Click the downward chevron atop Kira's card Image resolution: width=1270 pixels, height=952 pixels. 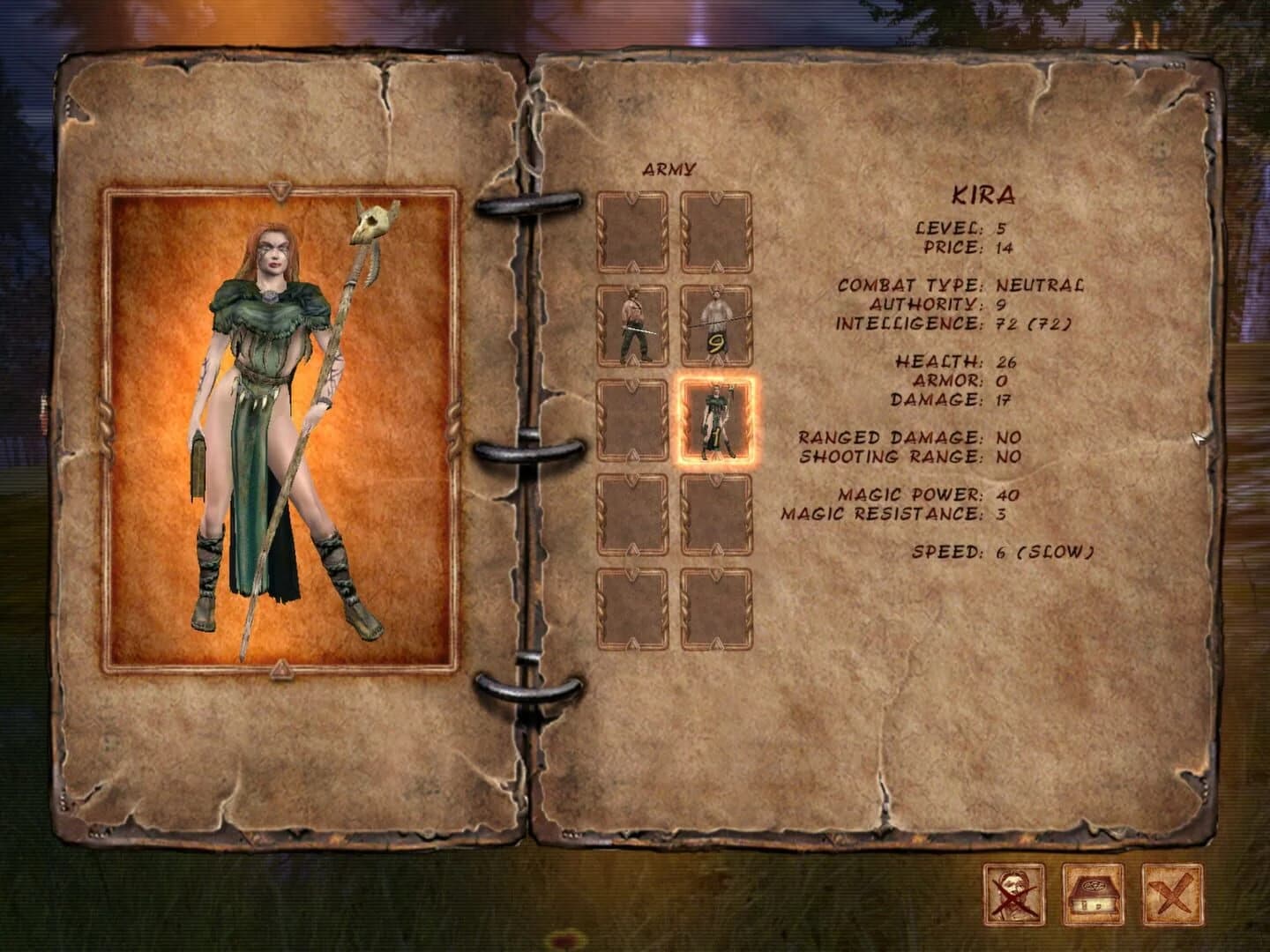[716, 382]
